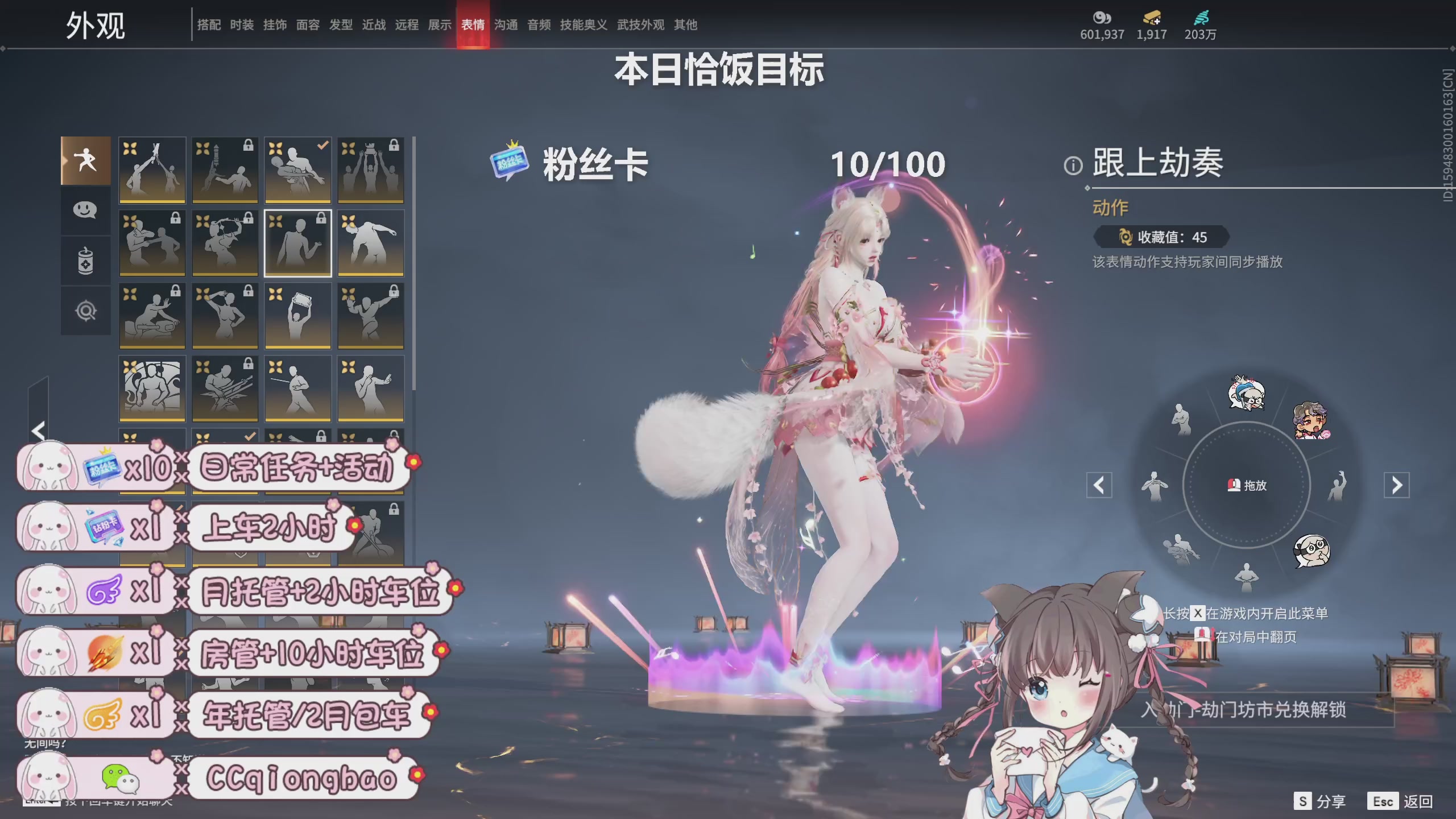This screenshot has width=1456, height=819.
Task: Open the chat bubble emote category
Action: (85, 210)
